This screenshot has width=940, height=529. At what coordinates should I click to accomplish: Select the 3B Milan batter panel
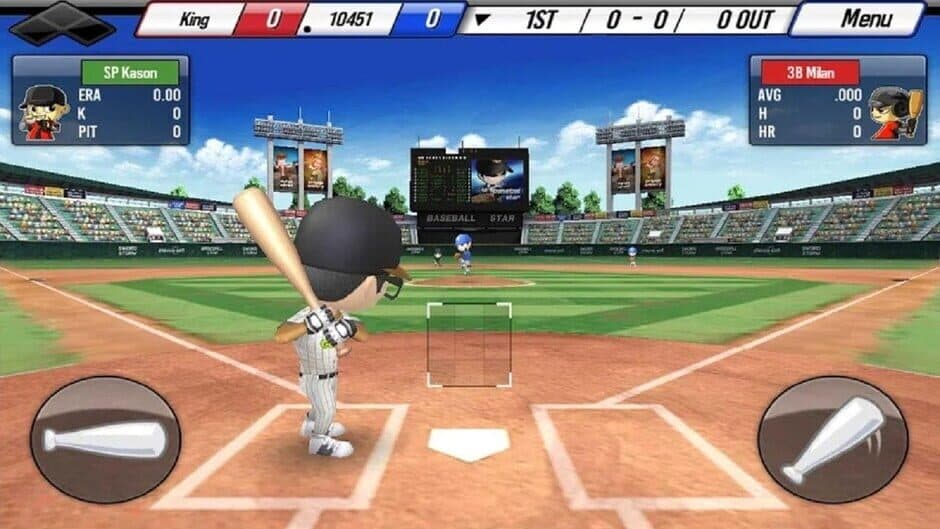838,100
